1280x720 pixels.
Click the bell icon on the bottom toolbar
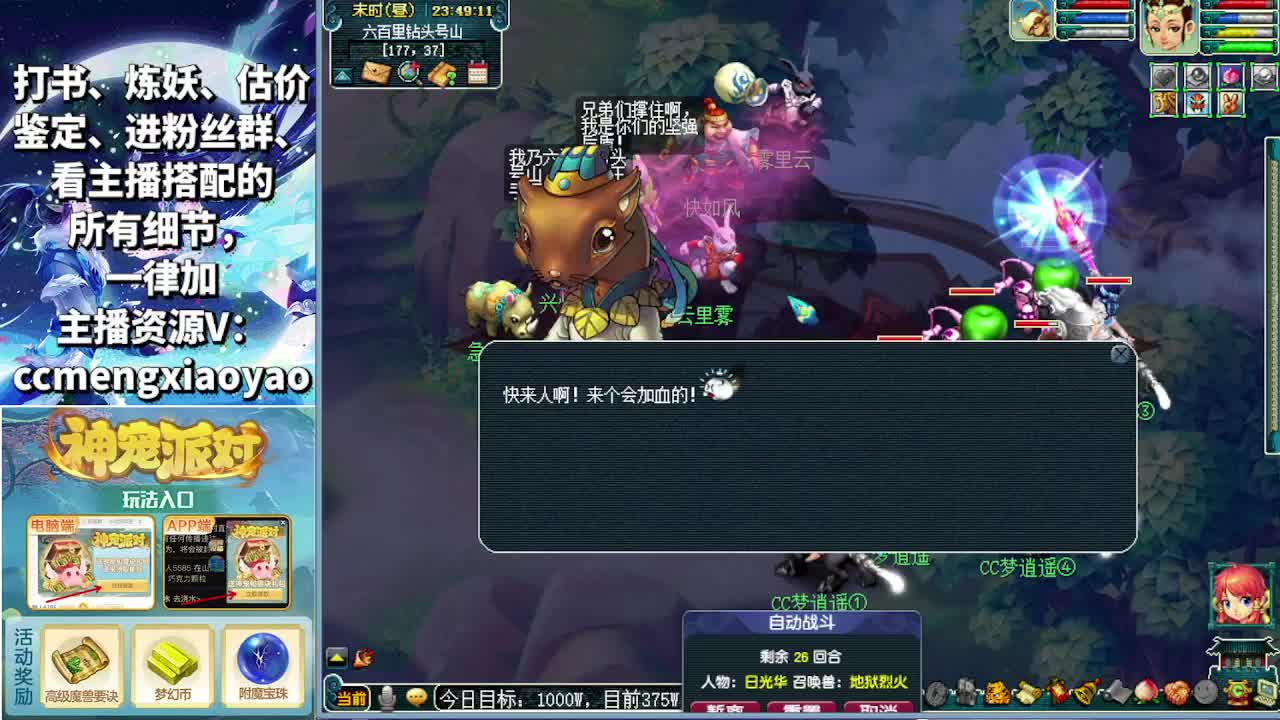(x=1084, y=693)
